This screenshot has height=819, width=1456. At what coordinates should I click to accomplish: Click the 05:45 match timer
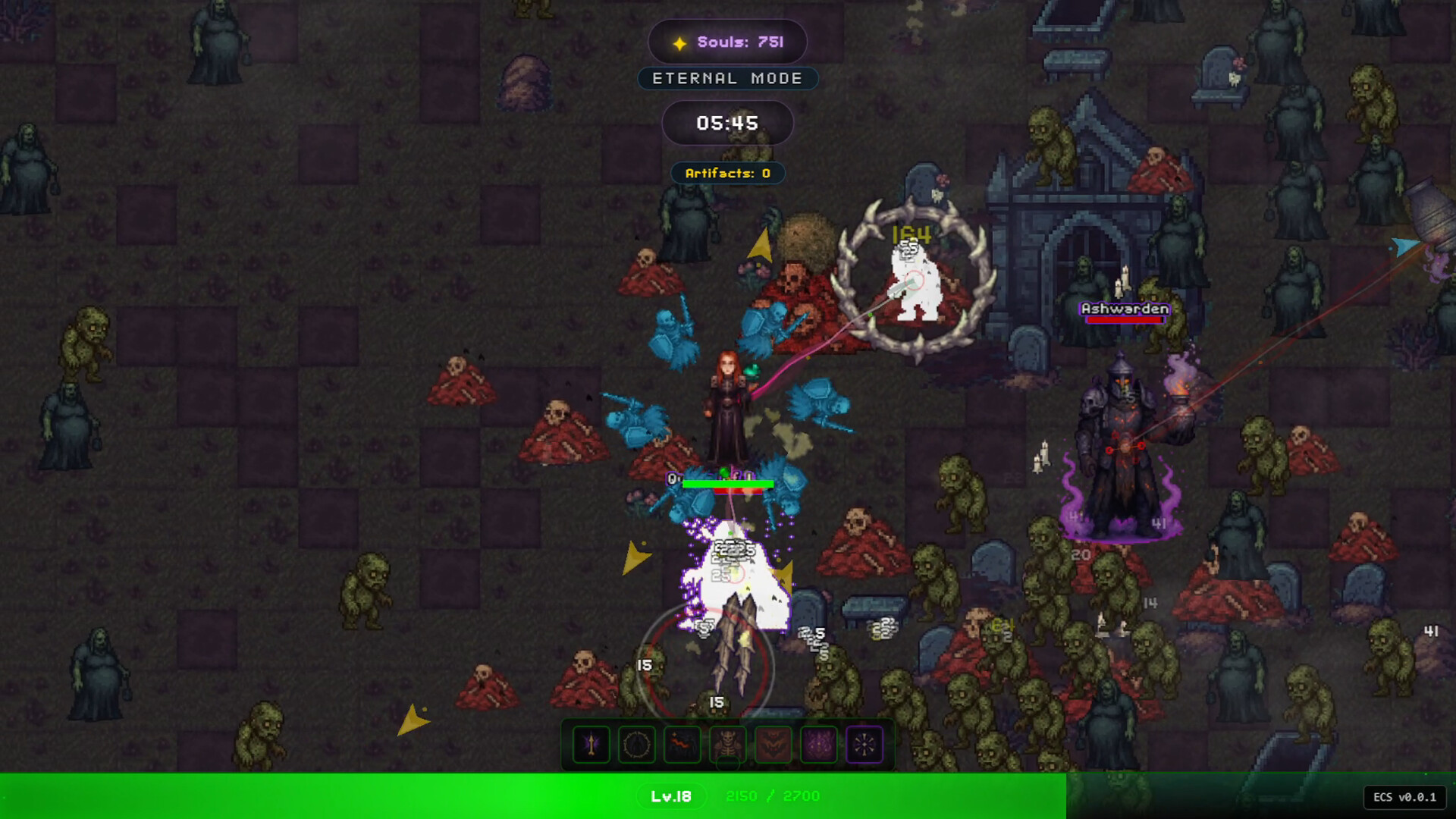tap(727, 122)
